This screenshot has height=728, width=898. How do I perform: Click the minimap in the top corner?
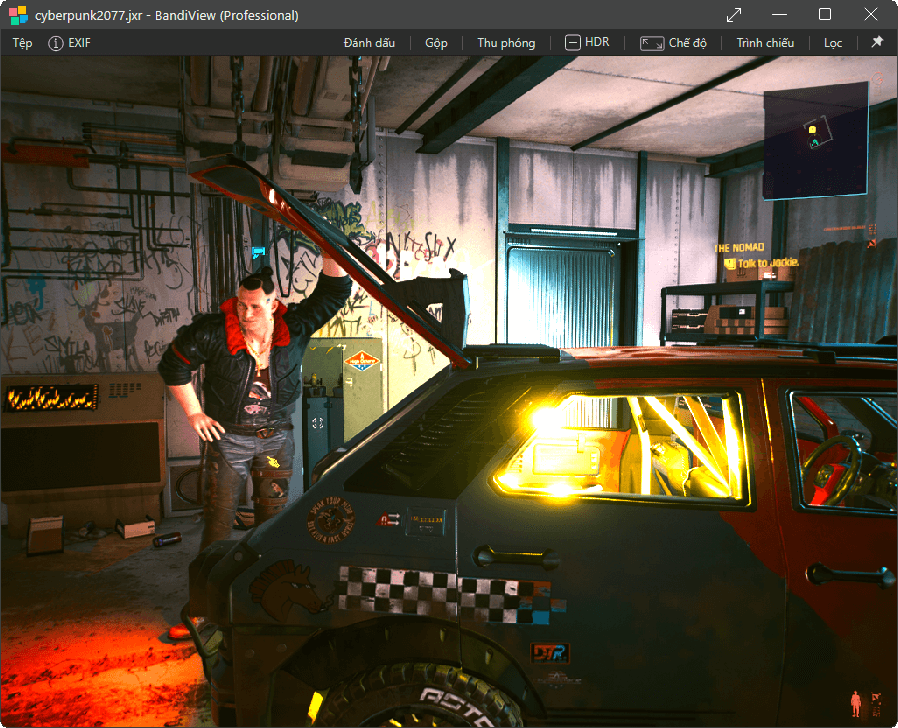pos(815,142)
